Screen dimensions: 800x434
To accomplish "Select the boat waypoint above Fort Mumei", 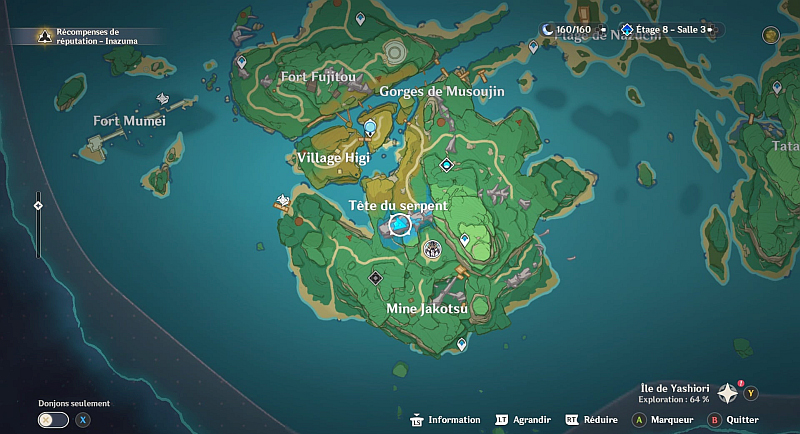I will 163,99.
